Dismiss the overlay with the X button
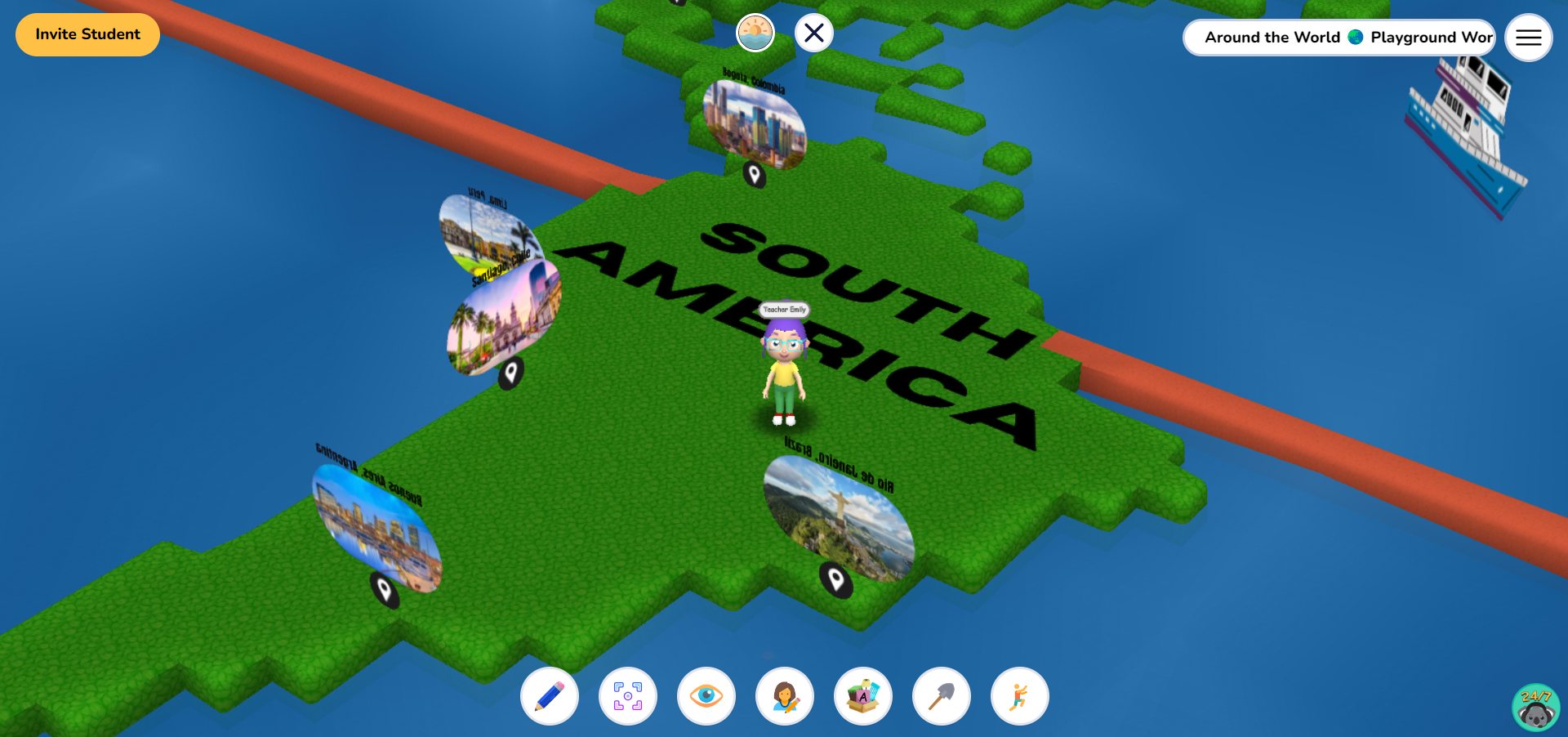 pos(813,33)
